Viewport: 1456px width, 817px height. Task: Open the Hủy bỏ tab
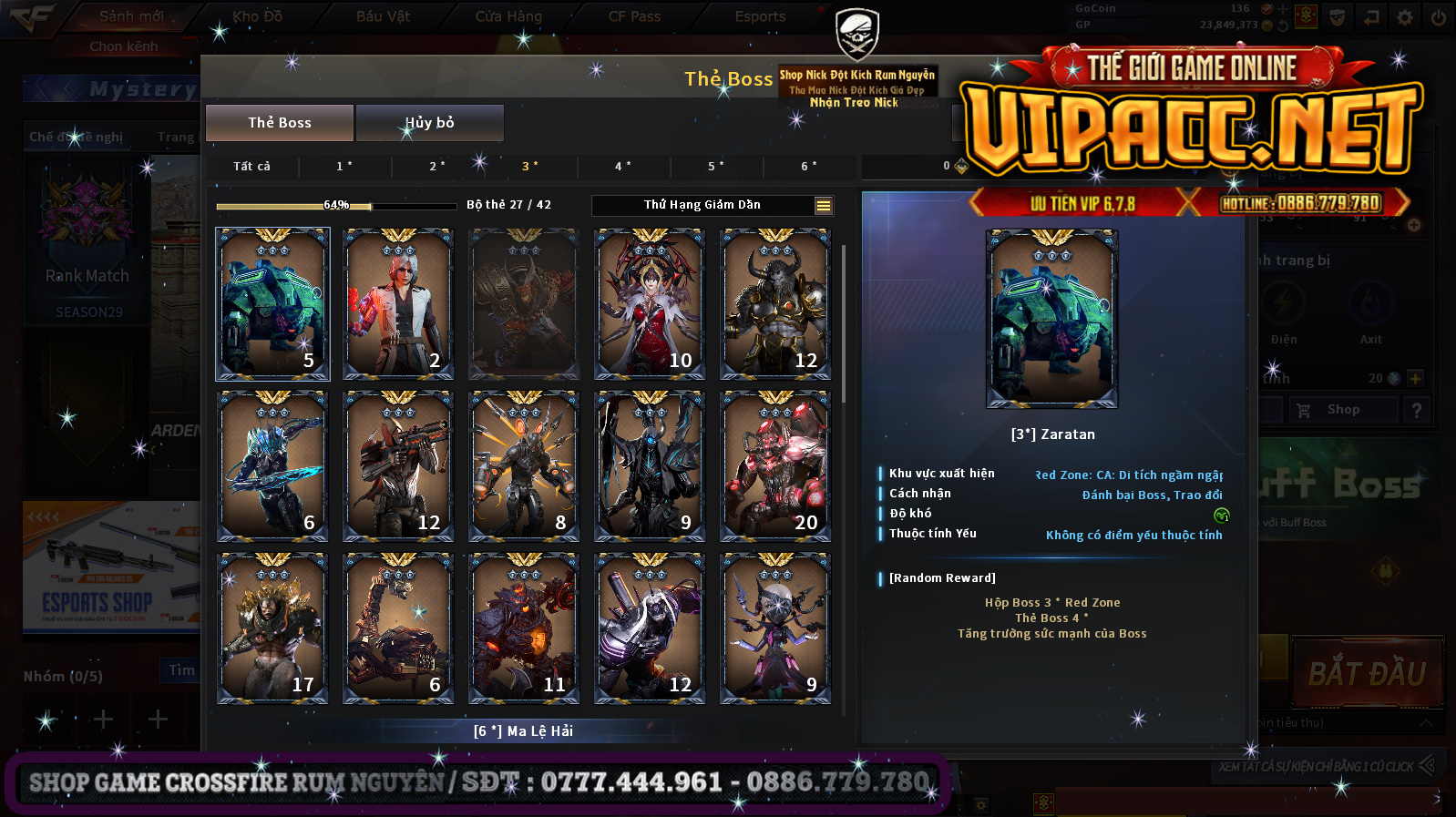pyautogui.click(x=429, y=123)
